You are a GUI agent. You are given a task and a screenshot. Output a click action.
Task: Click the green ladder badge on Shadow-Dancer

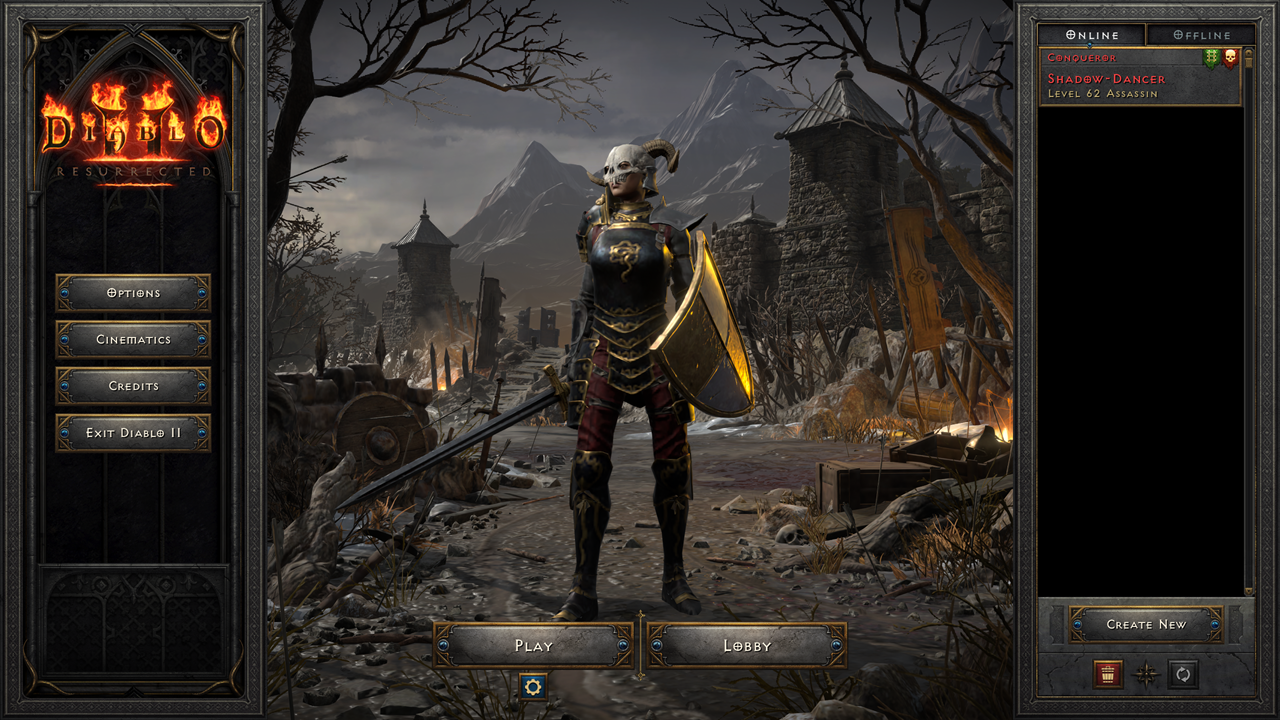tap(1210, 57)
